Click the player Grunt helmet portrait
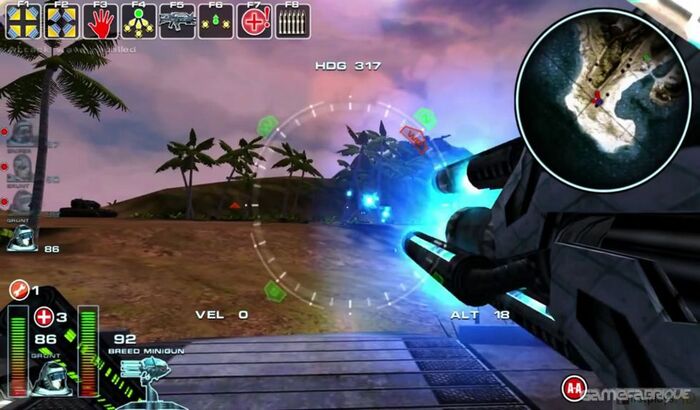Screen dimensions: 700x410 (48, 378)
